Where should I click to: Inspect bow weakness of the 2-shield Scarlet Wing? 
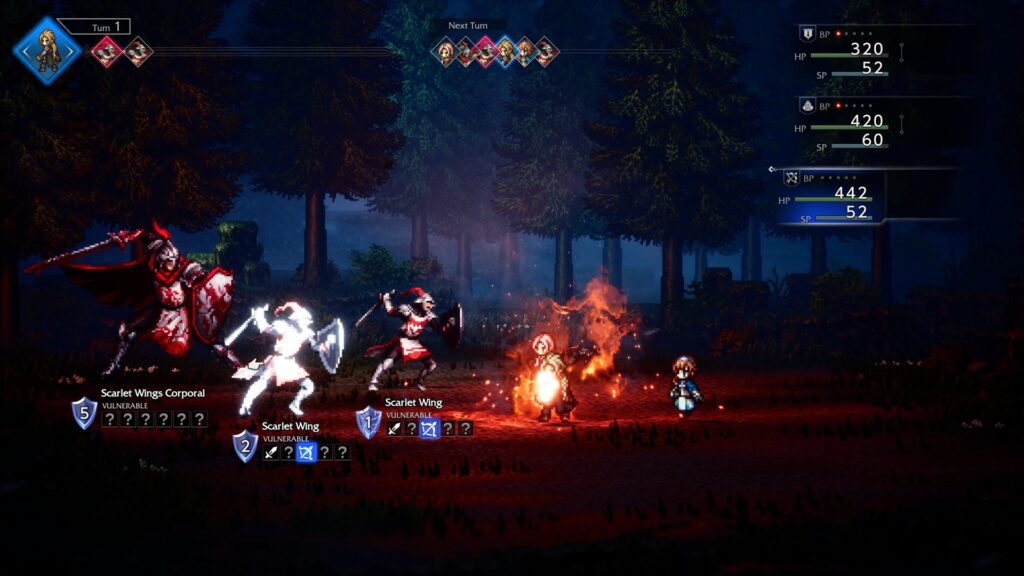coord(307,453)
